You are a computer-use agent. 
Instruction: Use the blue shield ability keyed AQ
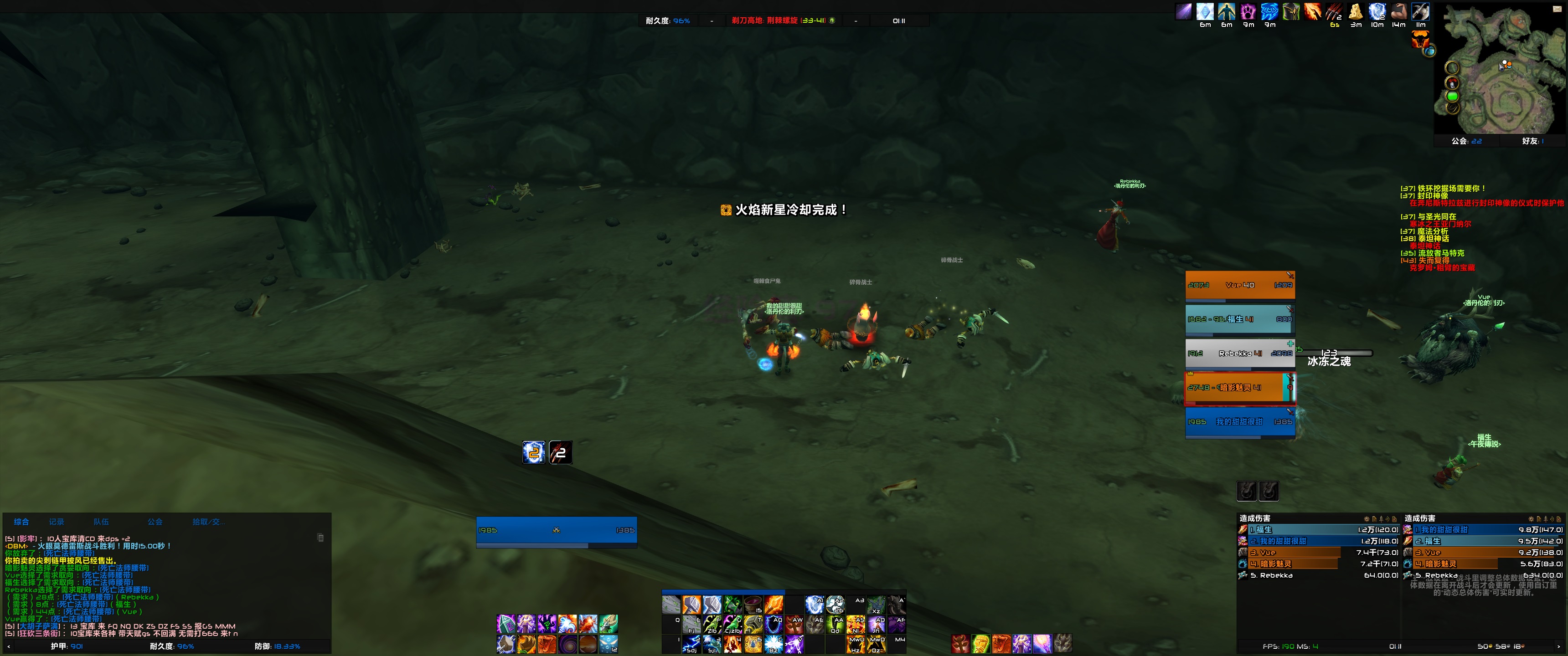pyautogui.click(x=774, y=625)
